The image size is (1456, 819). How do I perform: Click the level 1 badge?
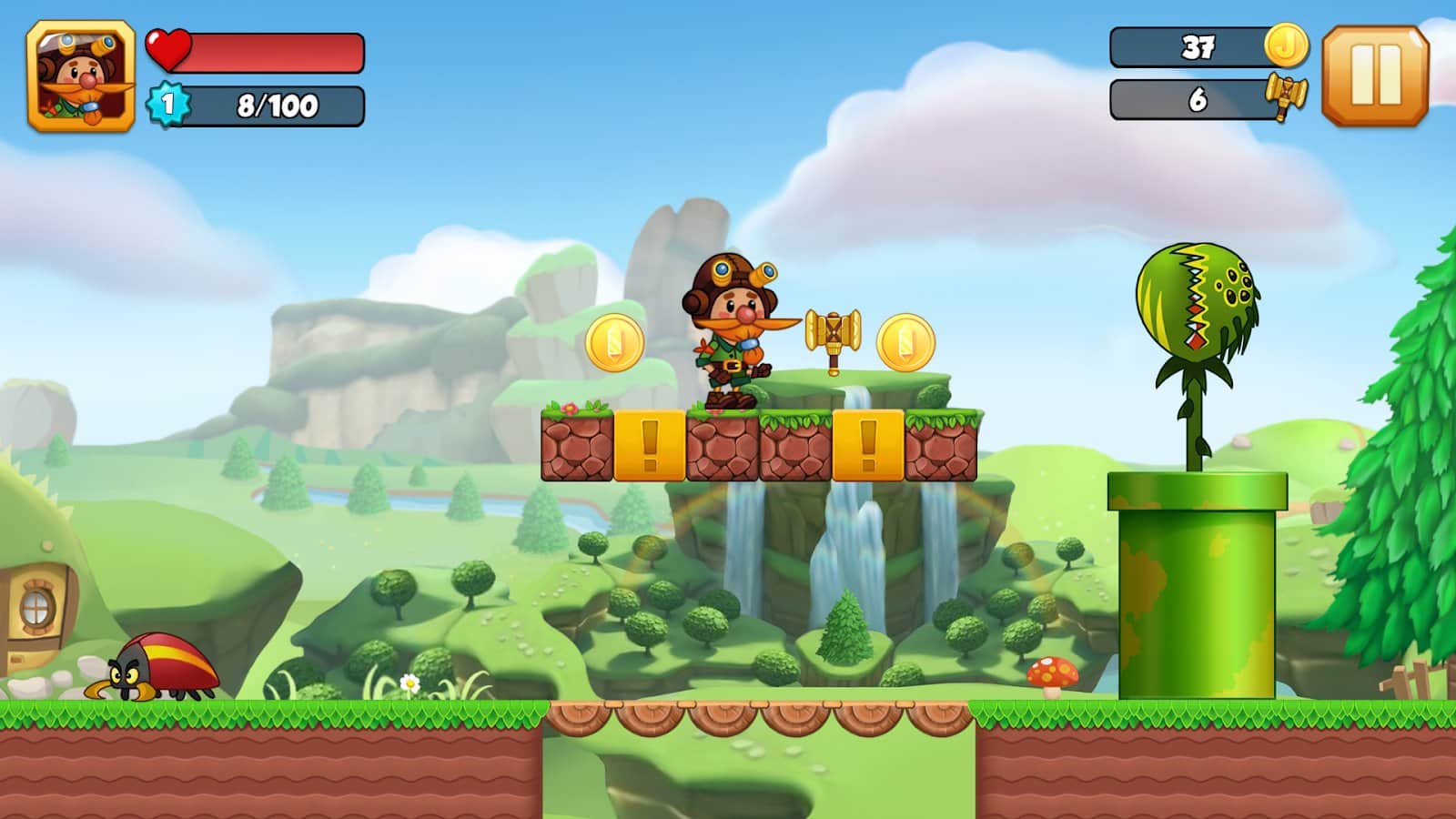click(167, 105)
